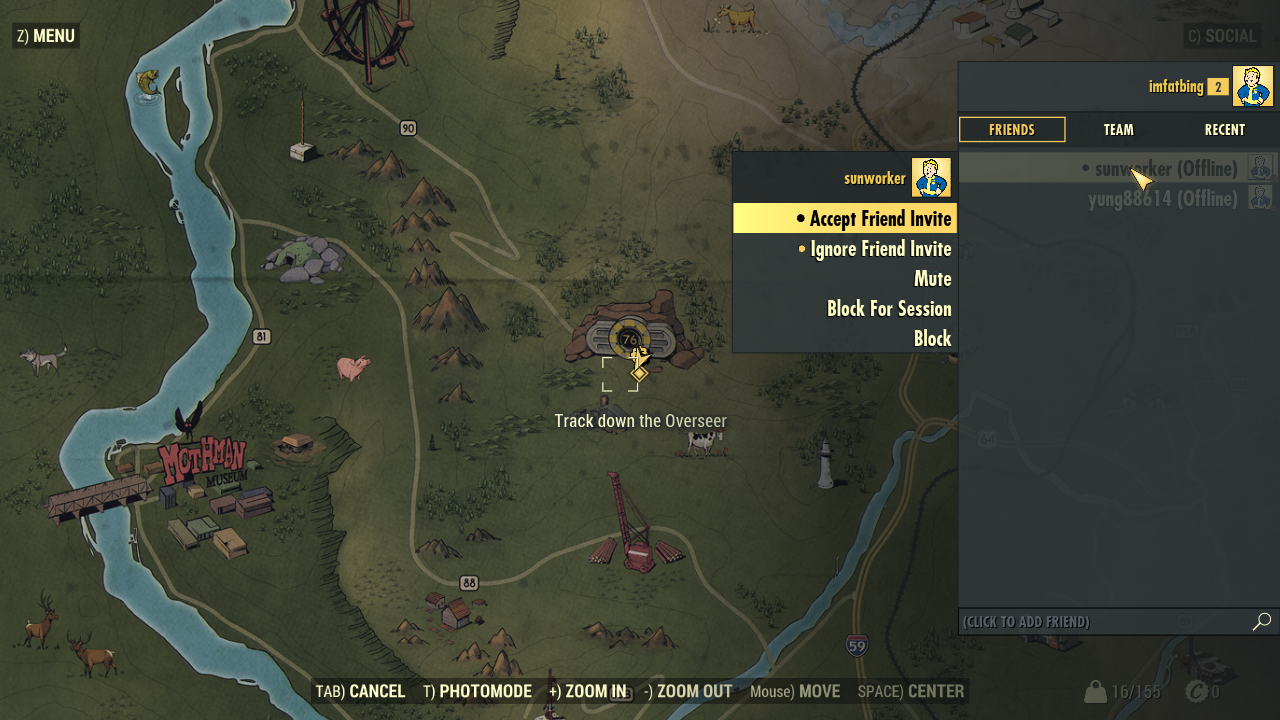The image size is (1280, 720).
Task: Select yung88614 in the friends list
Action: (x=1162, y=199)
